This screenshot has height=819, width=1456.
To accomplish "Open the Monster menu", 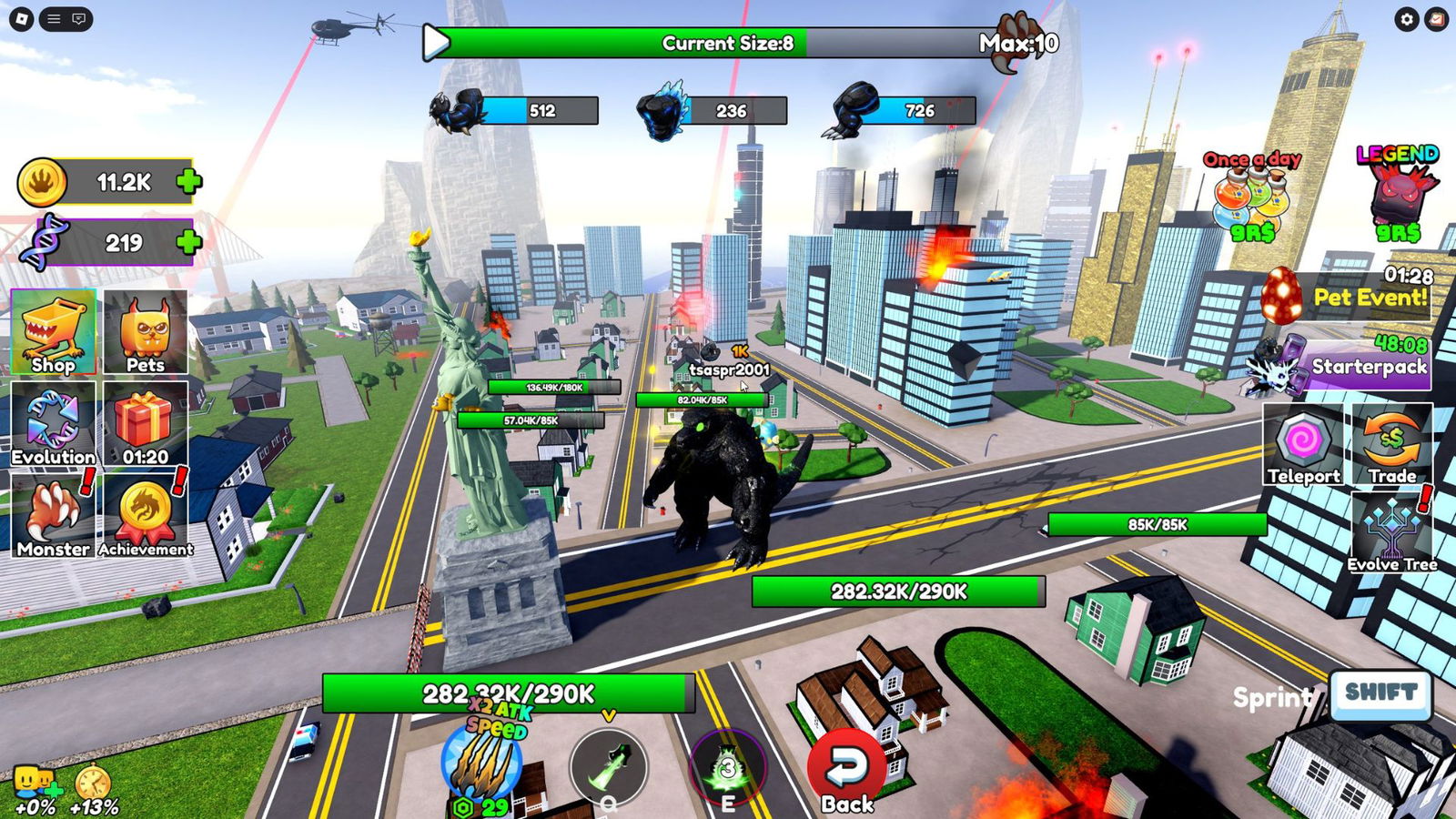I will [54, 516].
